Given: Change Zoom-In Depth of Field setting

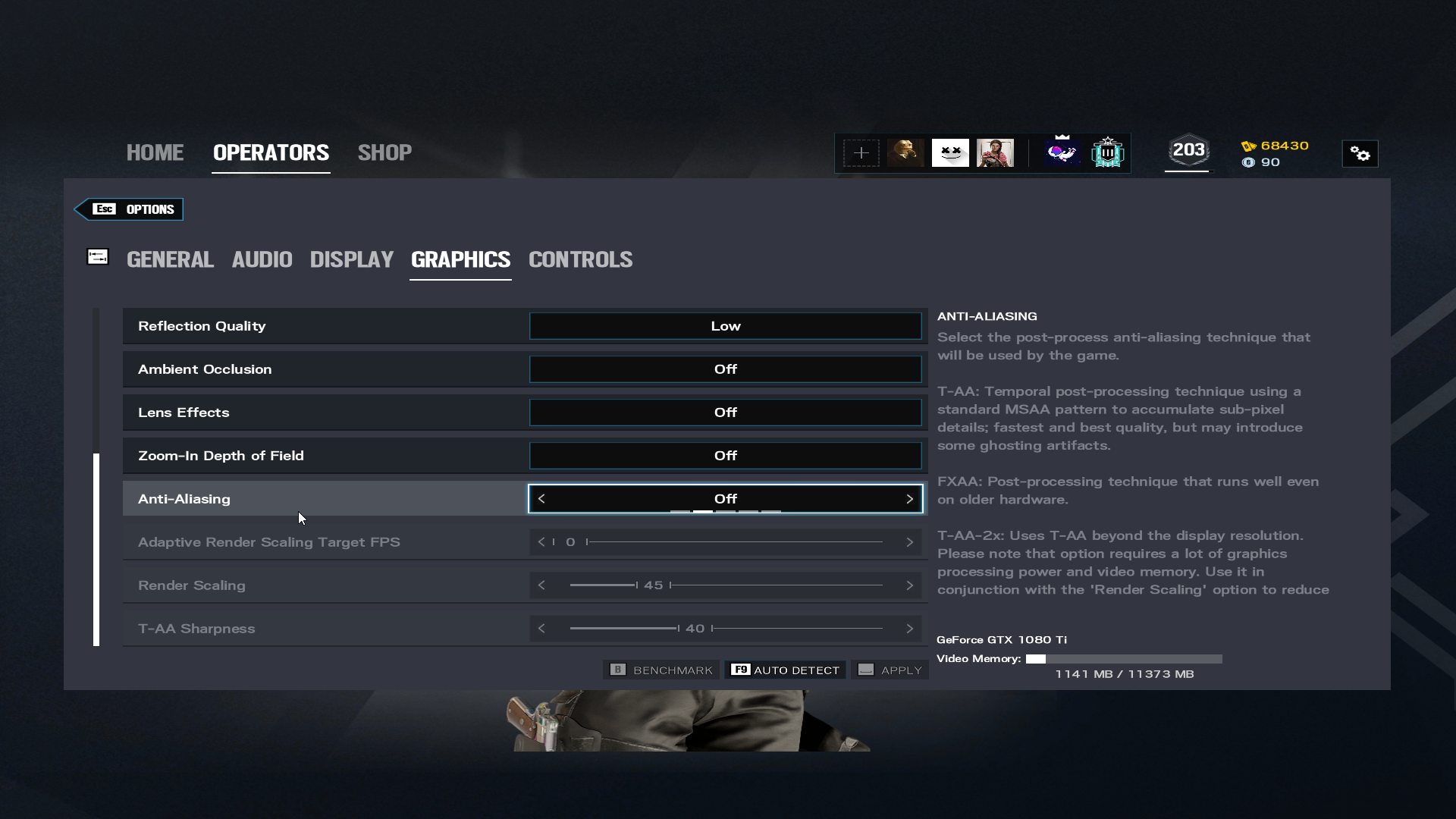Looking at the screenshot, I should pos(725,456).
